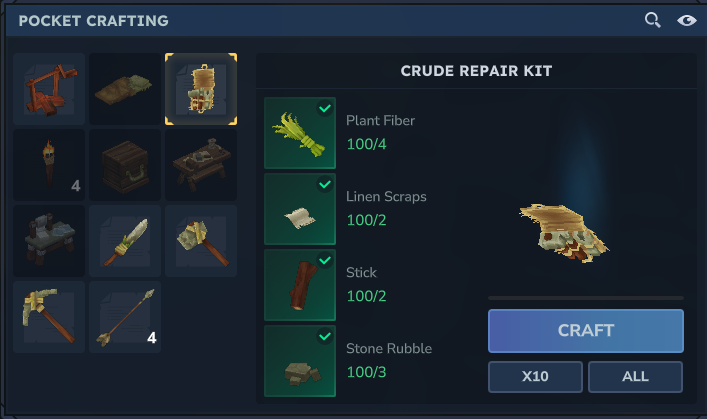Click the Linen Scraps ingredient slot
The image size is (707, 419).
pyautogui.click(x=300, y=209)
